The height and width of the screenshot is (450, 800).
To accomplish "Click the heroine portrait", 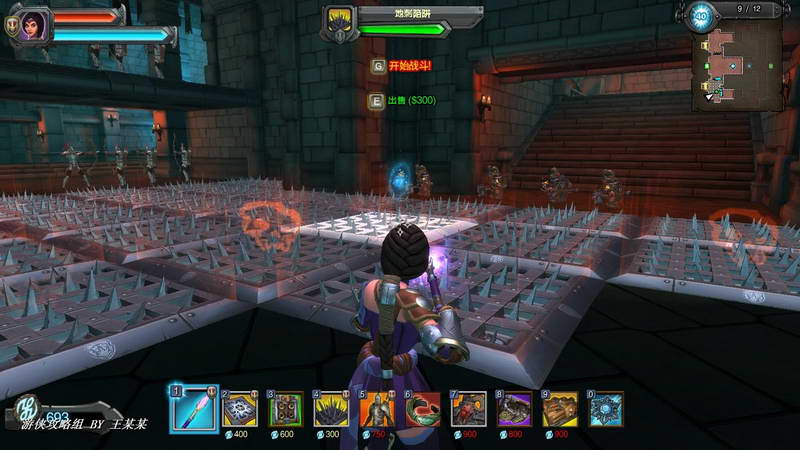I will click(34, 23).
